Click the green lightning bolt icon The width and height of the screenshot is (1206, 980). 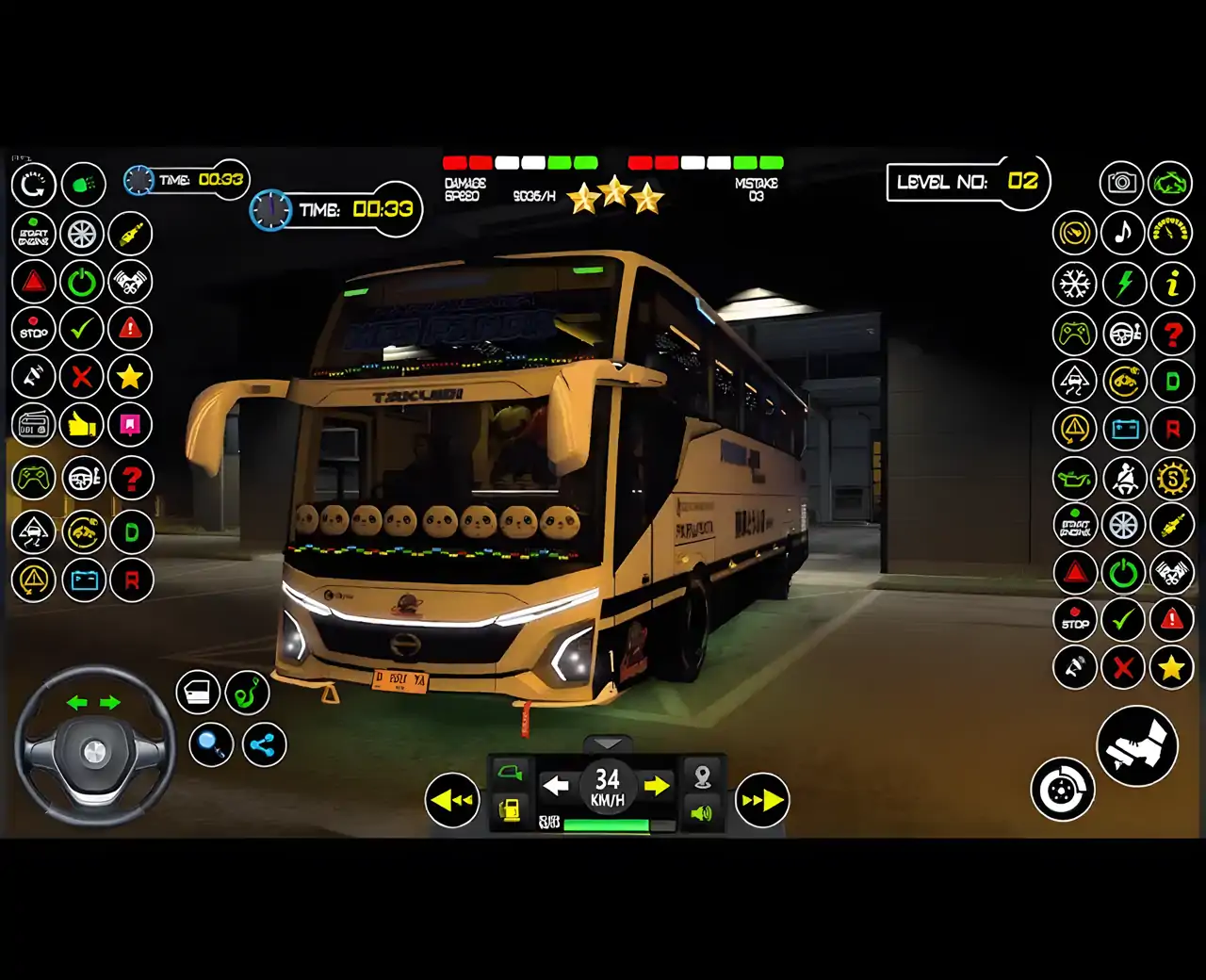1123,283
